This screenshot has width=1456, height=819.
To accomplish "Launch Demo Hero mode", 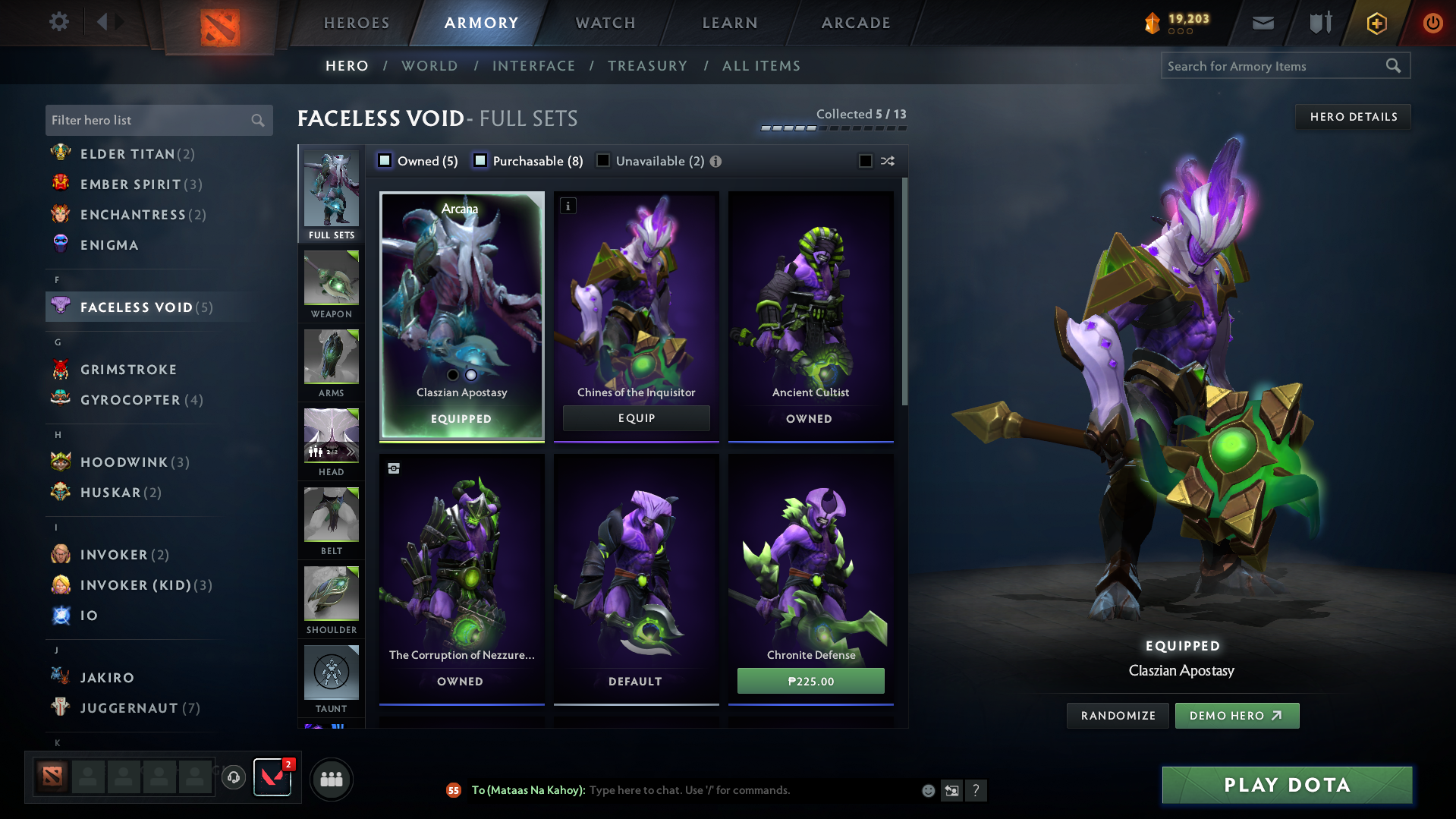I will pos(1236,716).
